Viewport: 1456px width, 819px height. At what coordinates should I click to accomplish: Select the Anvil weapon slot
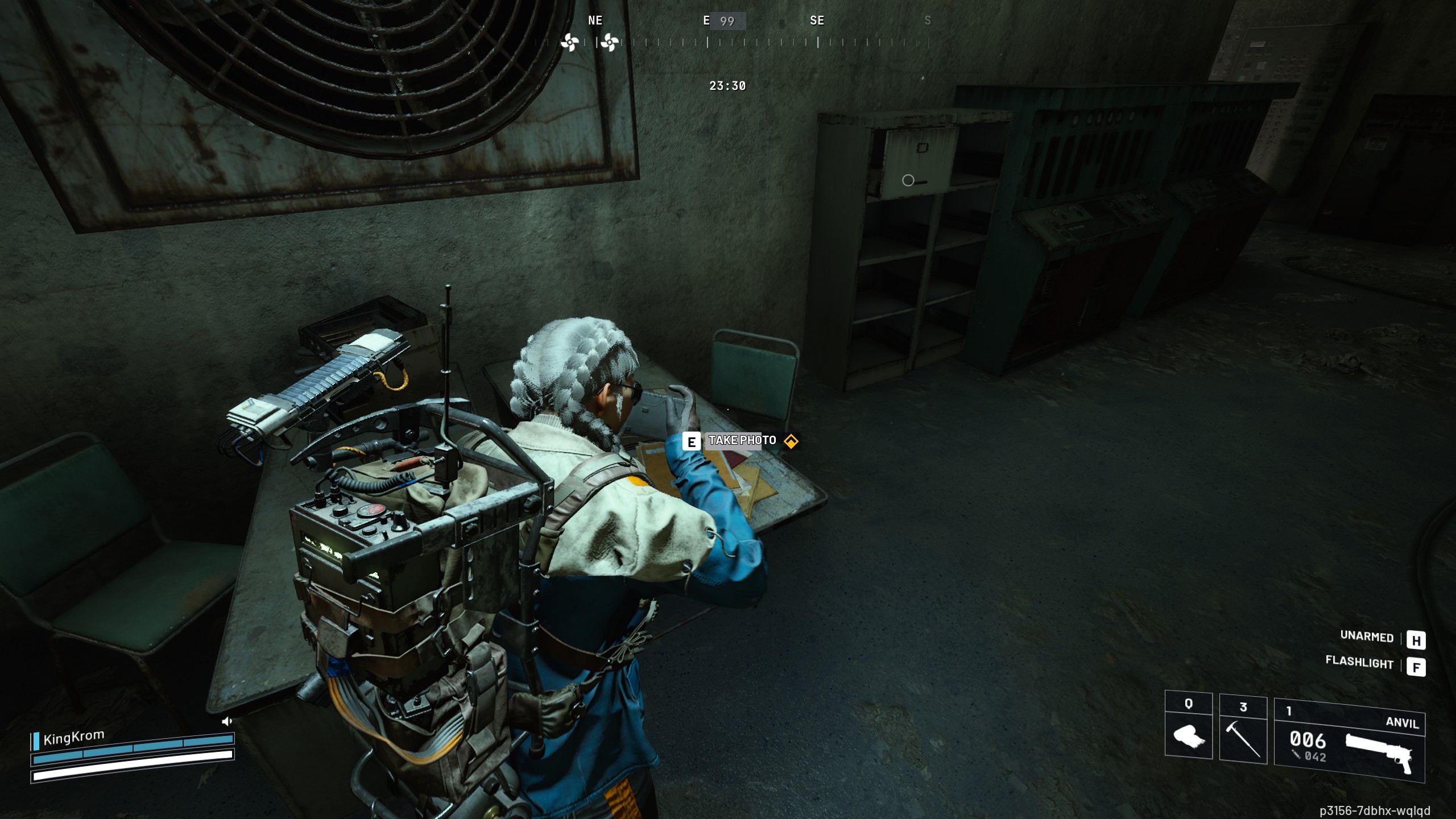pyautogui.click(x=1349, y=742)
